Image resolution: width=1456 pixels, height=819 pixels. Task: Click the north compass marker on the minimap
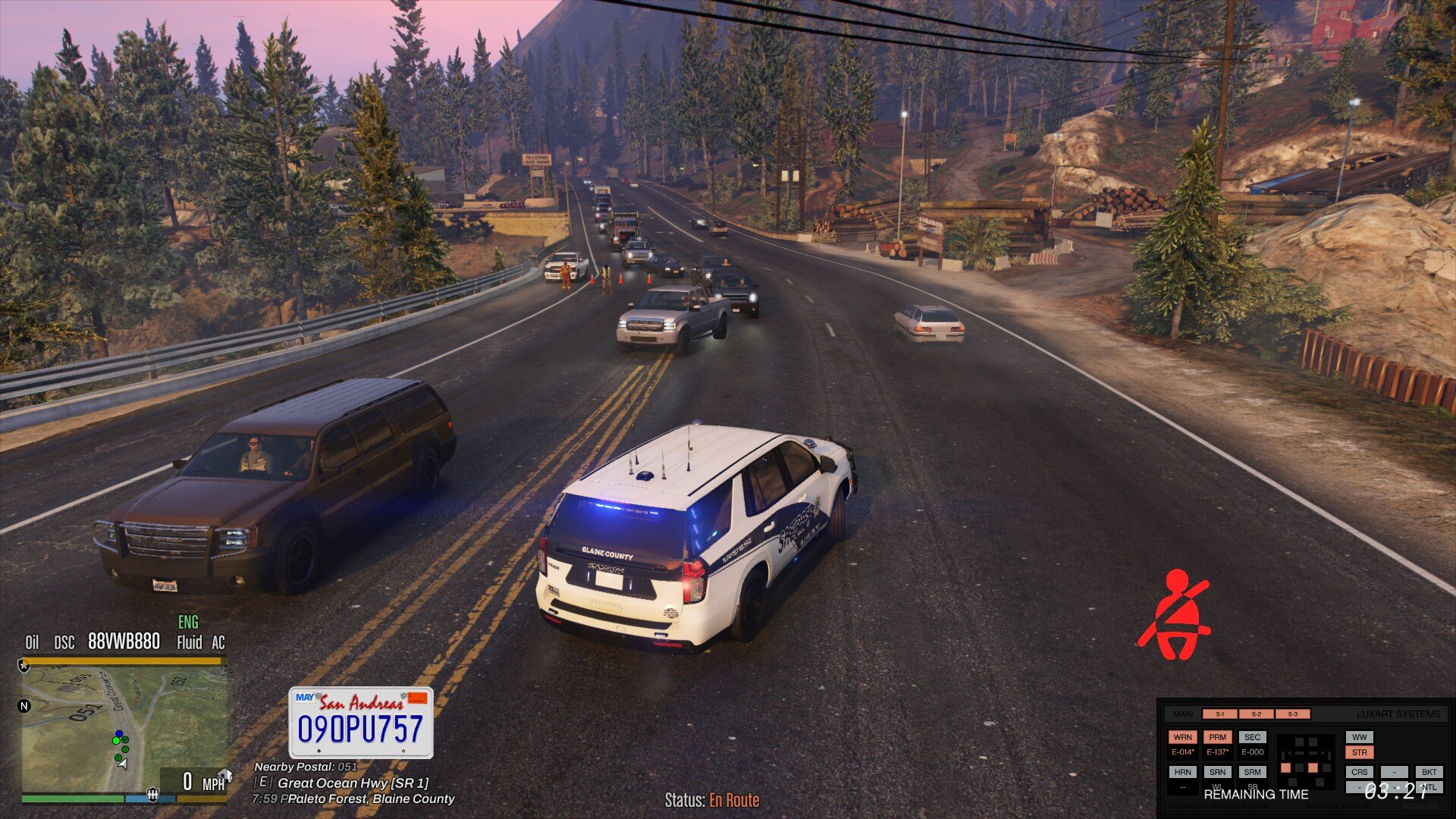pyautogui.click(x=24, y=706)
